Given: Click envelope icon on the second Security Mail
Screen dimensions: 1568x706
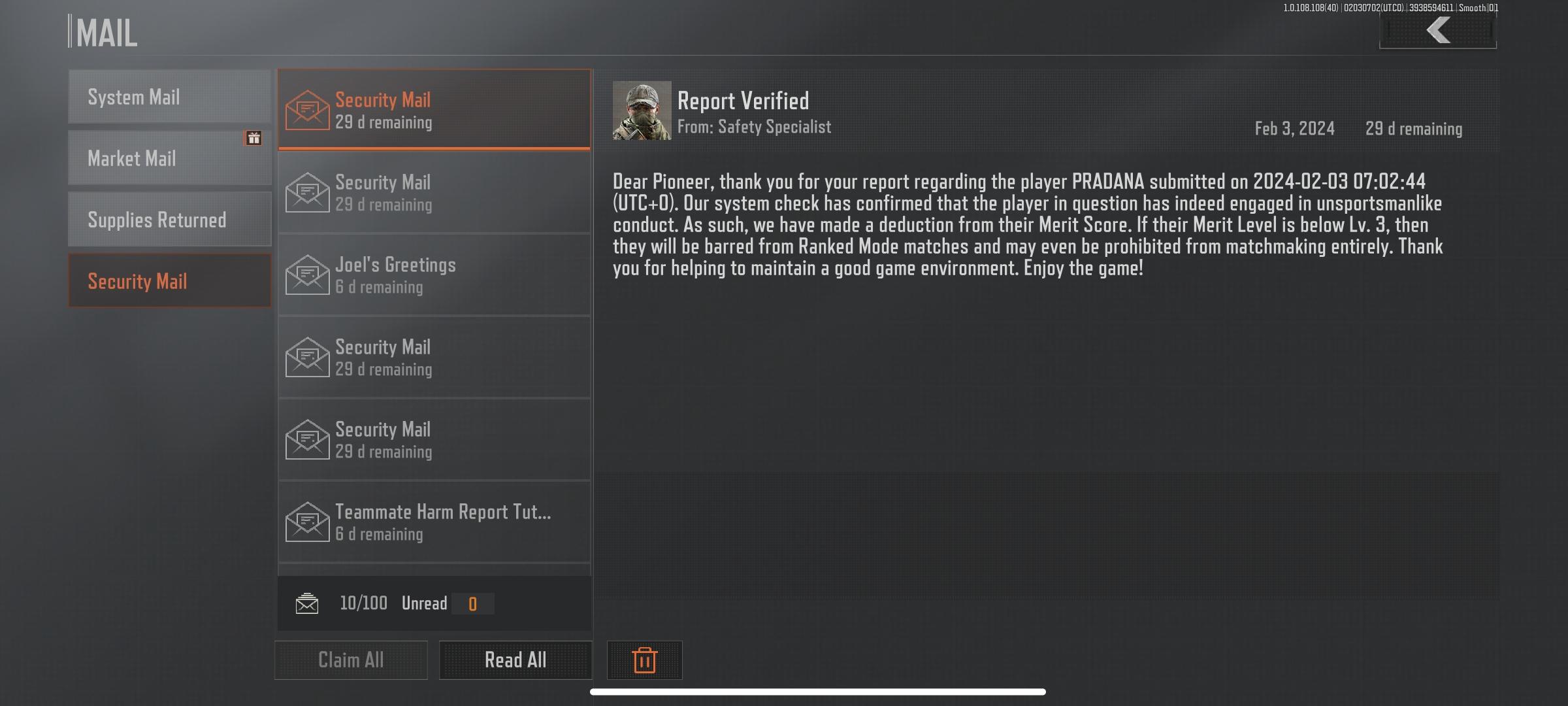Looking at the screenshot, I should click(307, 192).
